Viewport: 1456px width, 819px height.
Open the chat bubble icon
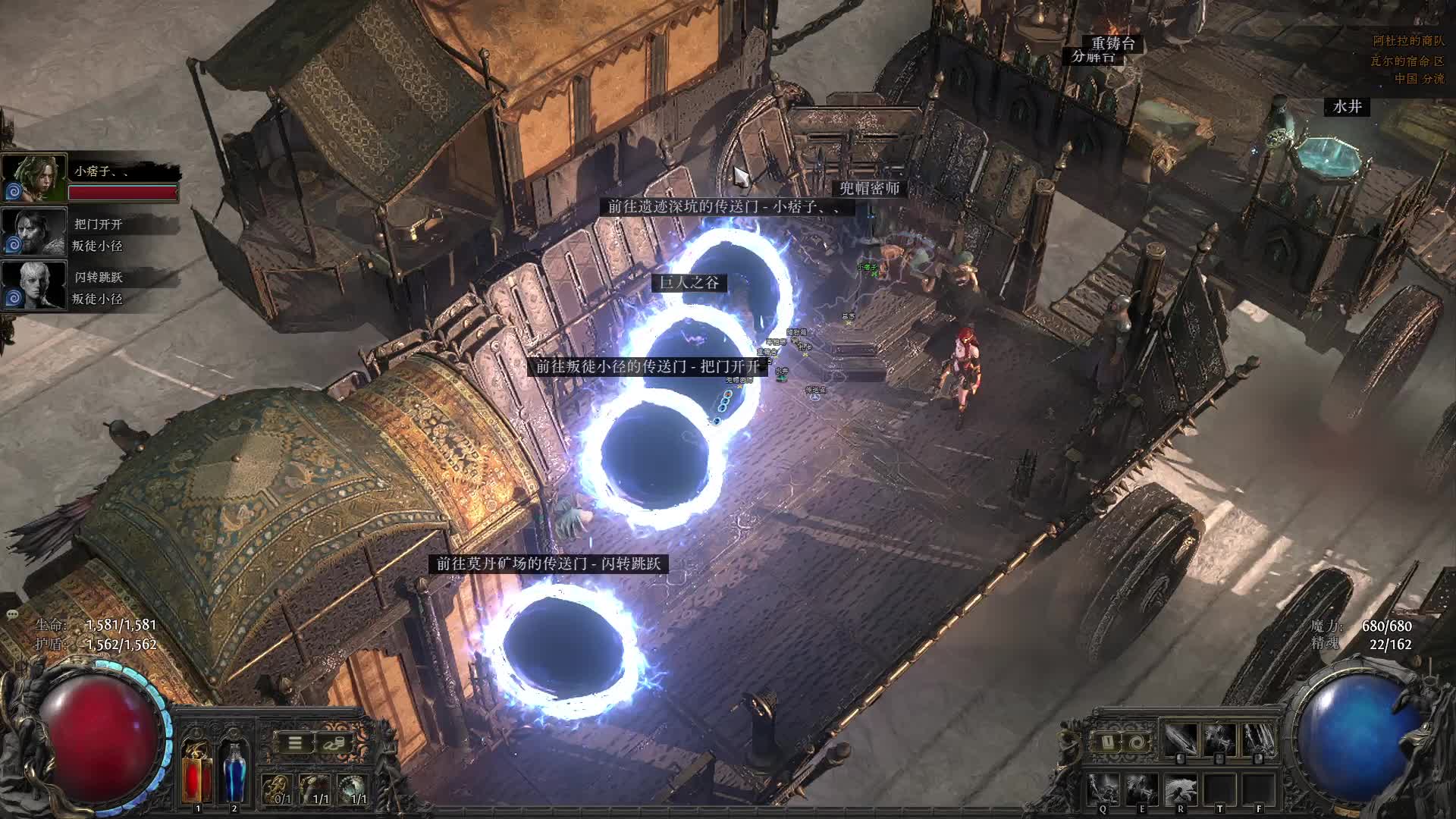[11, 613]
